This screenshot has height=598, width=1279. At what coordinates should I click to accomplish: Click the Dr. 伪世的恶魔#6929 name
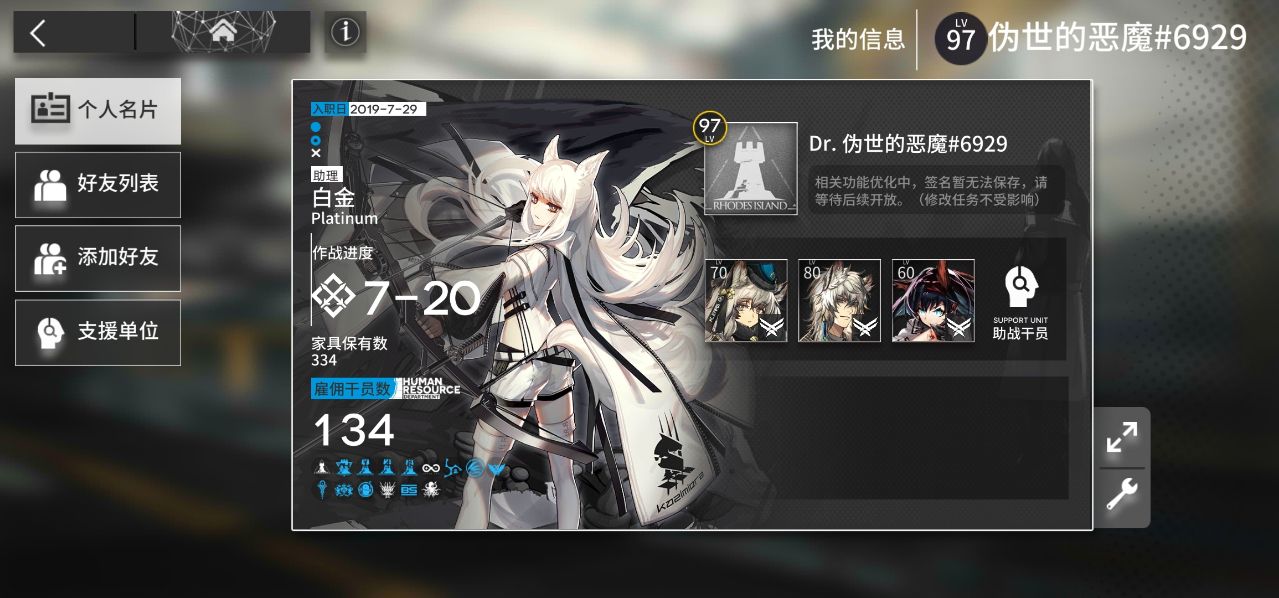908,144
